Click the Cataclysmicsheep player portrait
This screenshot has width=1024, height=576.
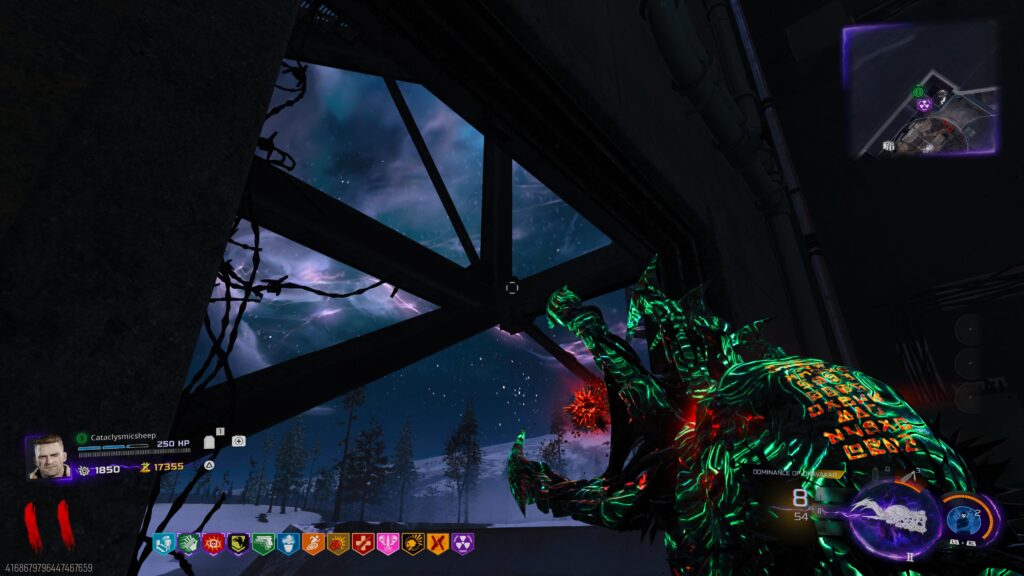46,456
